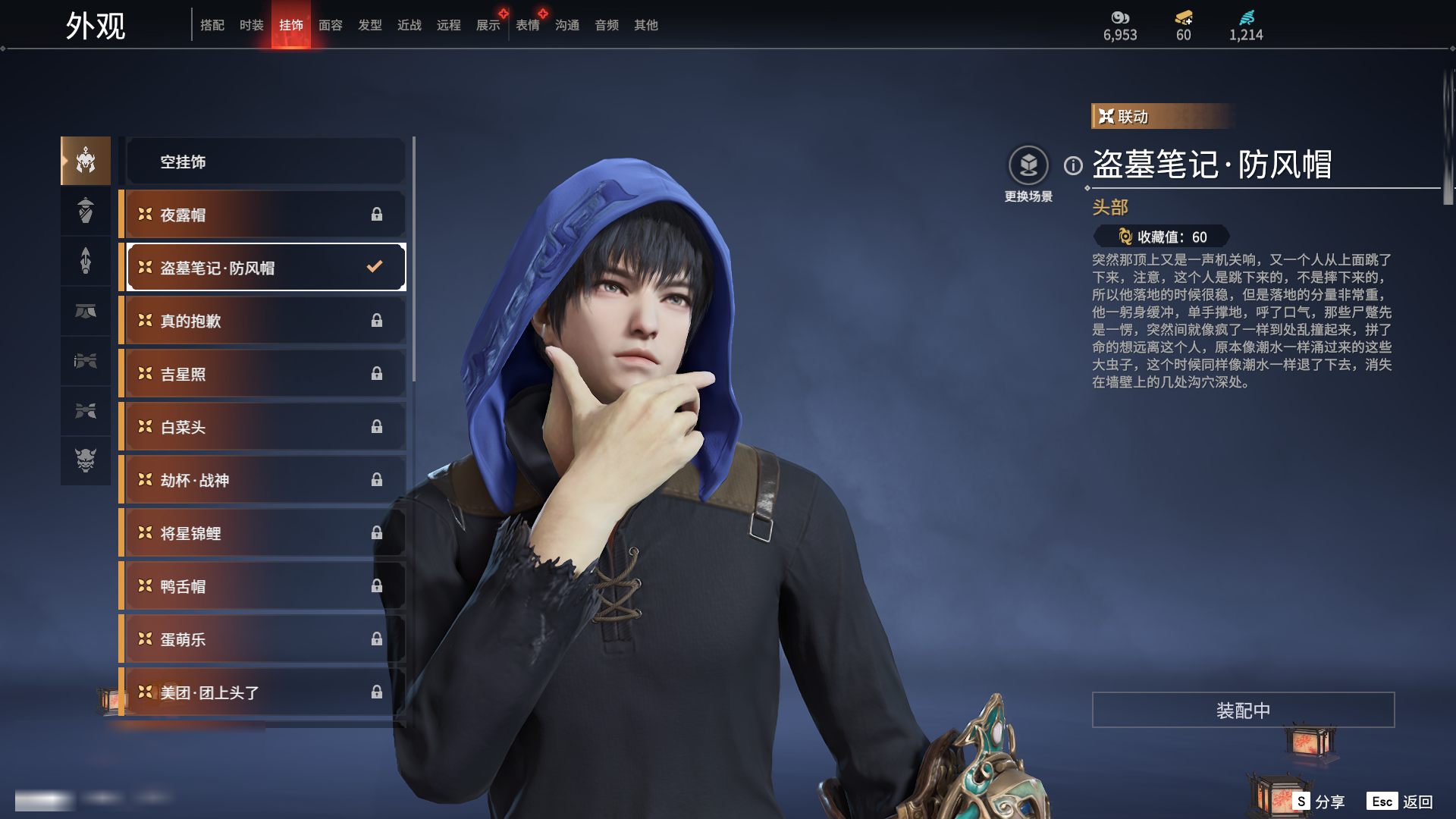
Task: Pick the 真的抱歉 accessory row
Action: [265, 321]
